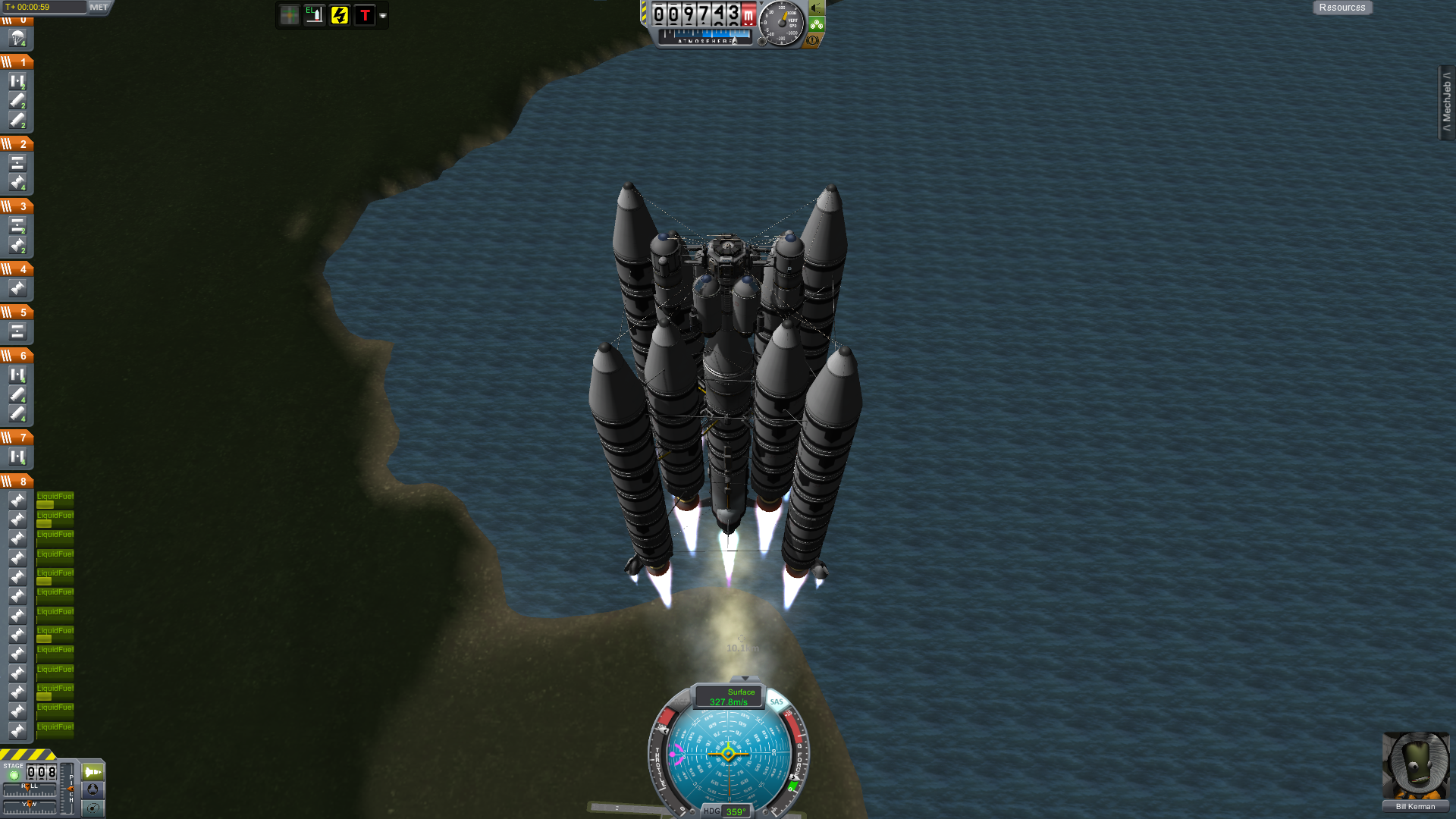Switch to docking mode control button
This screenshot has width=1456, height=819.
point(93,789)
